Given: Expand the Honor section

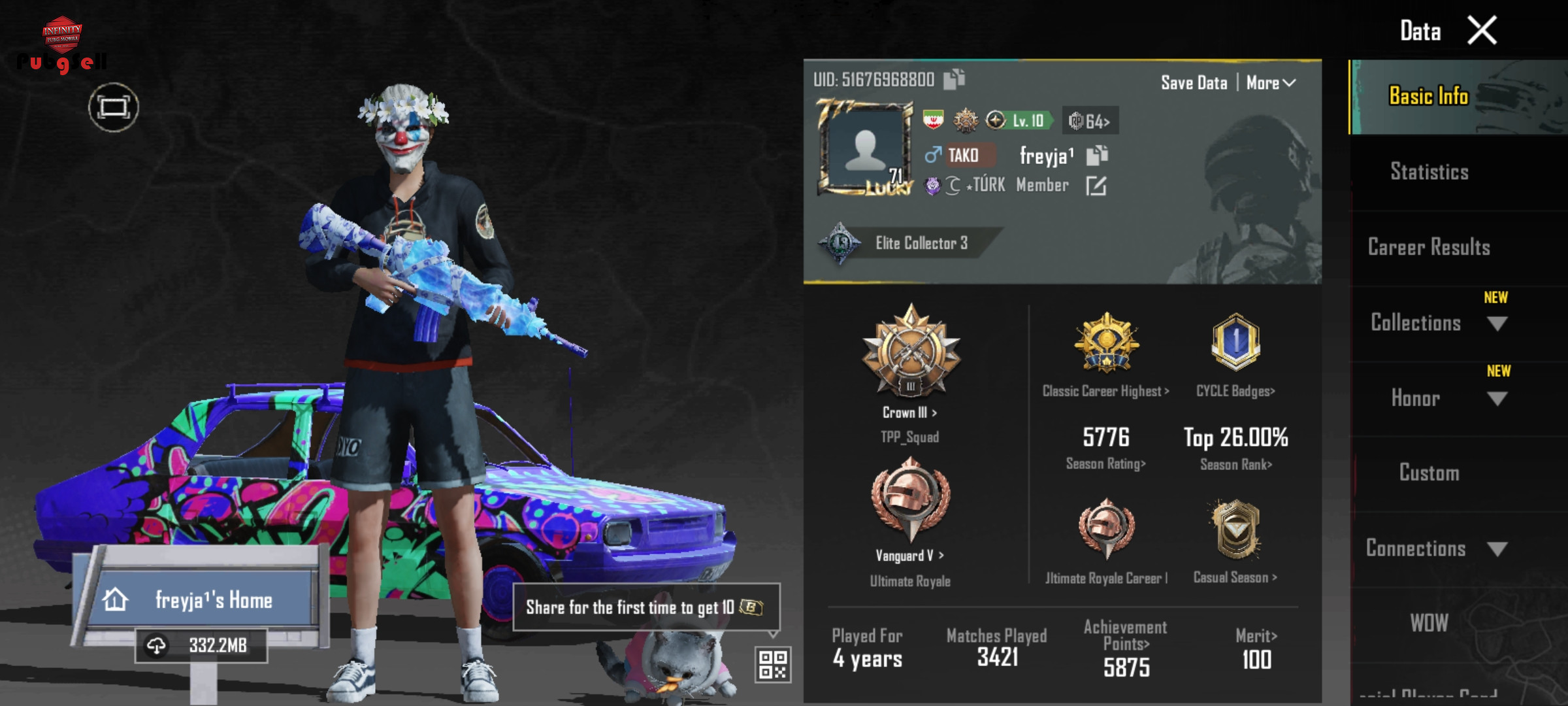Looking at the screenshot, I should pyautogui.click(x=1497, y=399).
